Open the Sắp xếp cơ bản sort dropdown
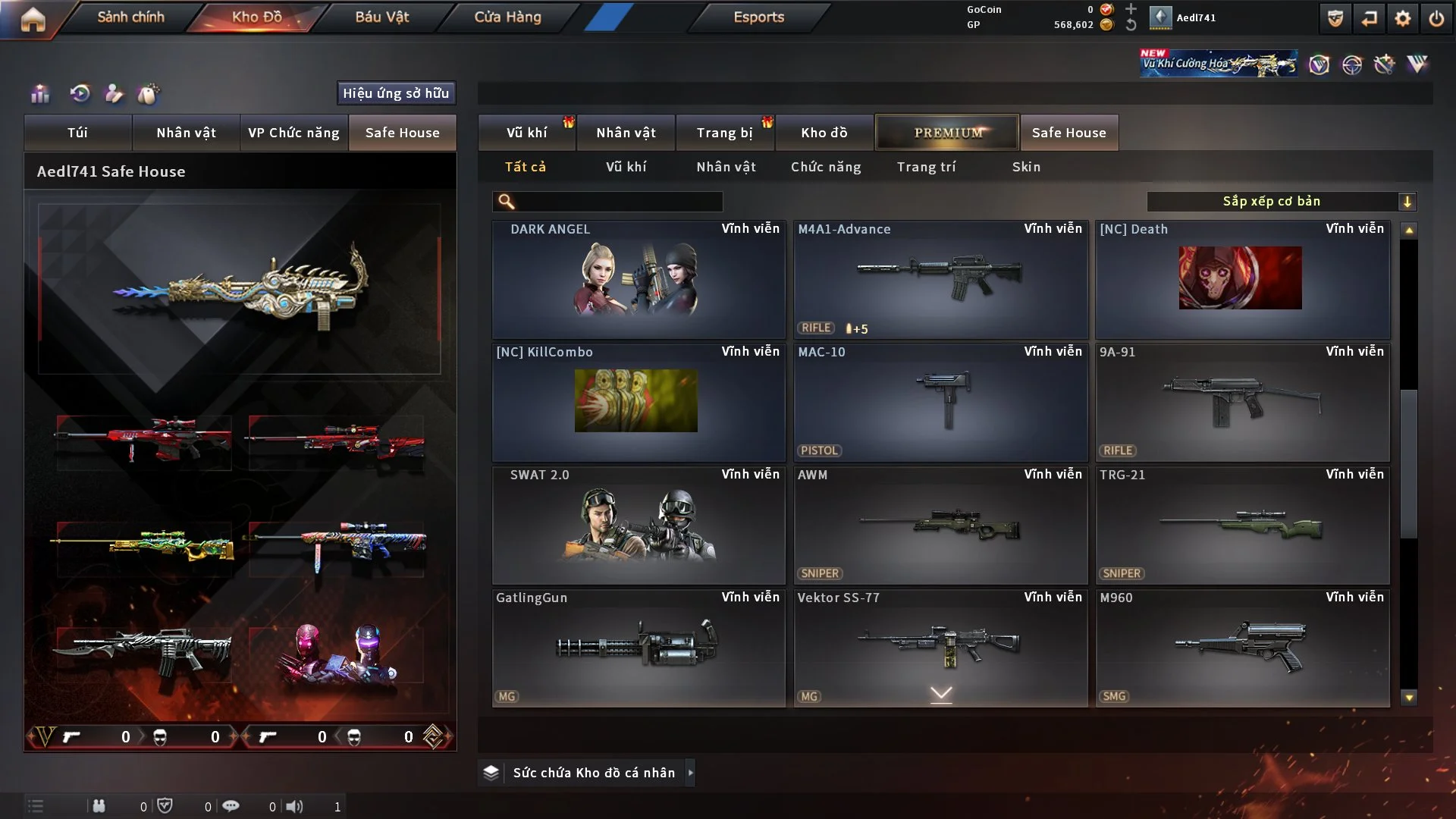The height and width of the screenshot is (819, 1456). click(x=1281, y=202)
